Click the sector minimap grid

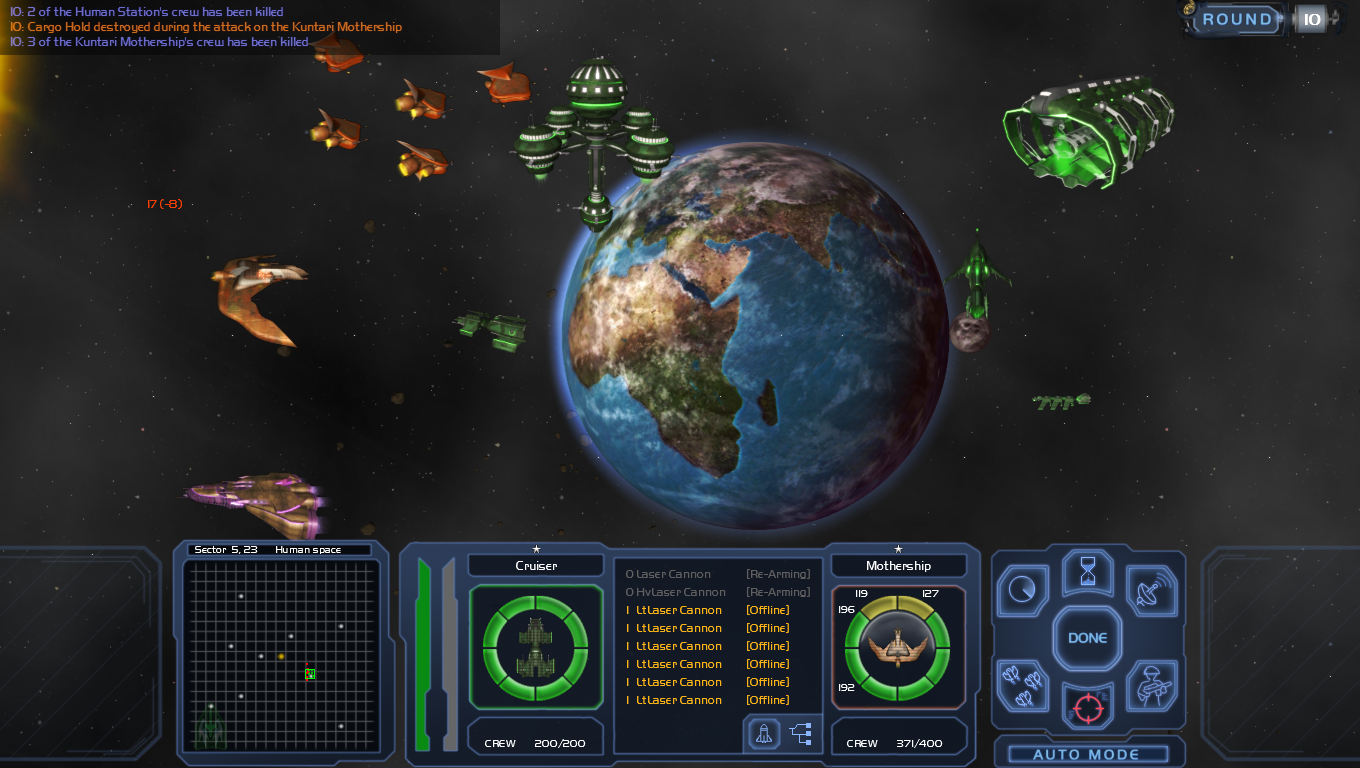[x=281, y=655]
